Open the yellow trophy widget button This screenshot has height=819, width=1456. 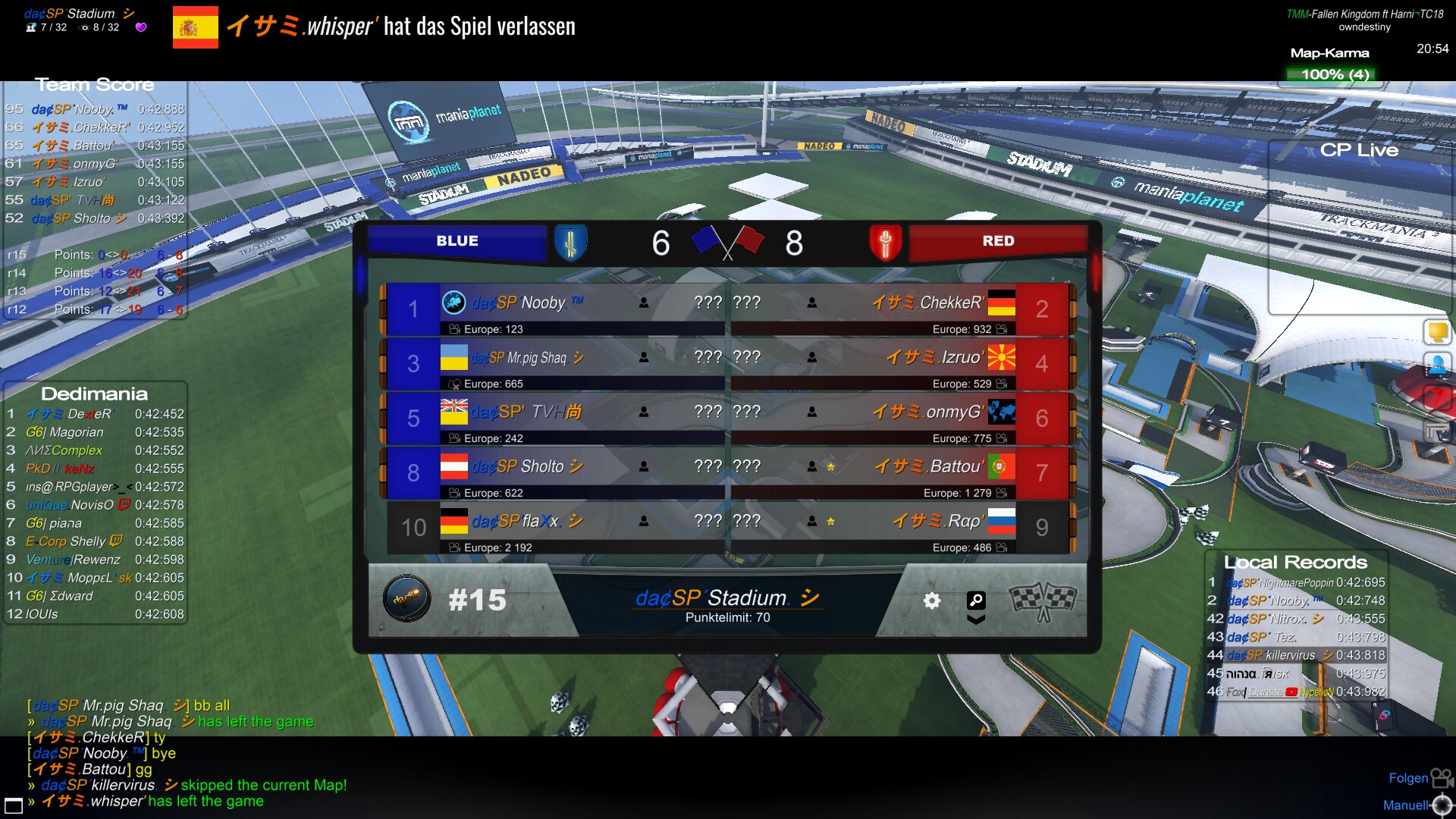coord(1437,331)
